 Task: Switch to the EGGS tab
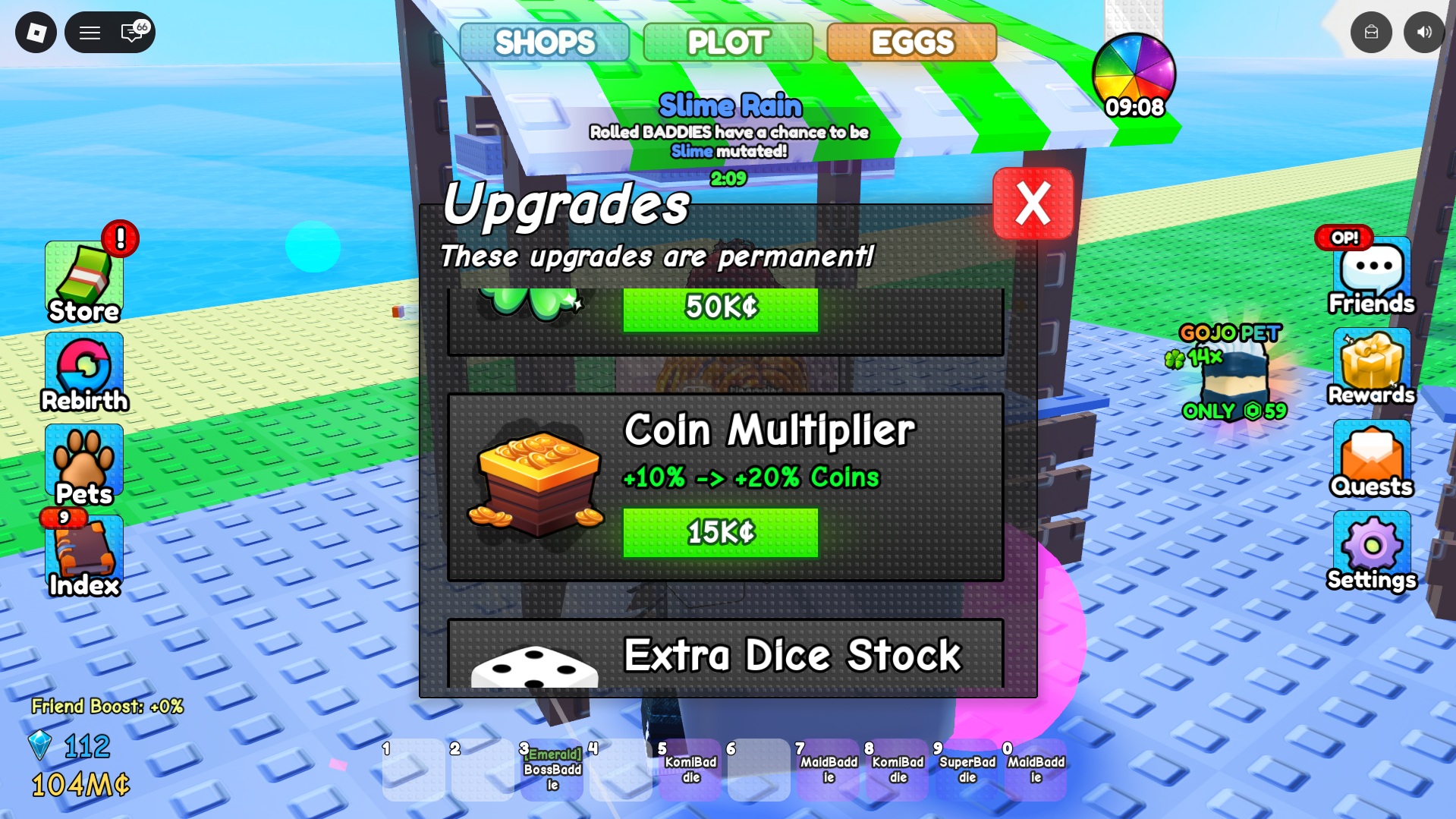pos(910,43)
